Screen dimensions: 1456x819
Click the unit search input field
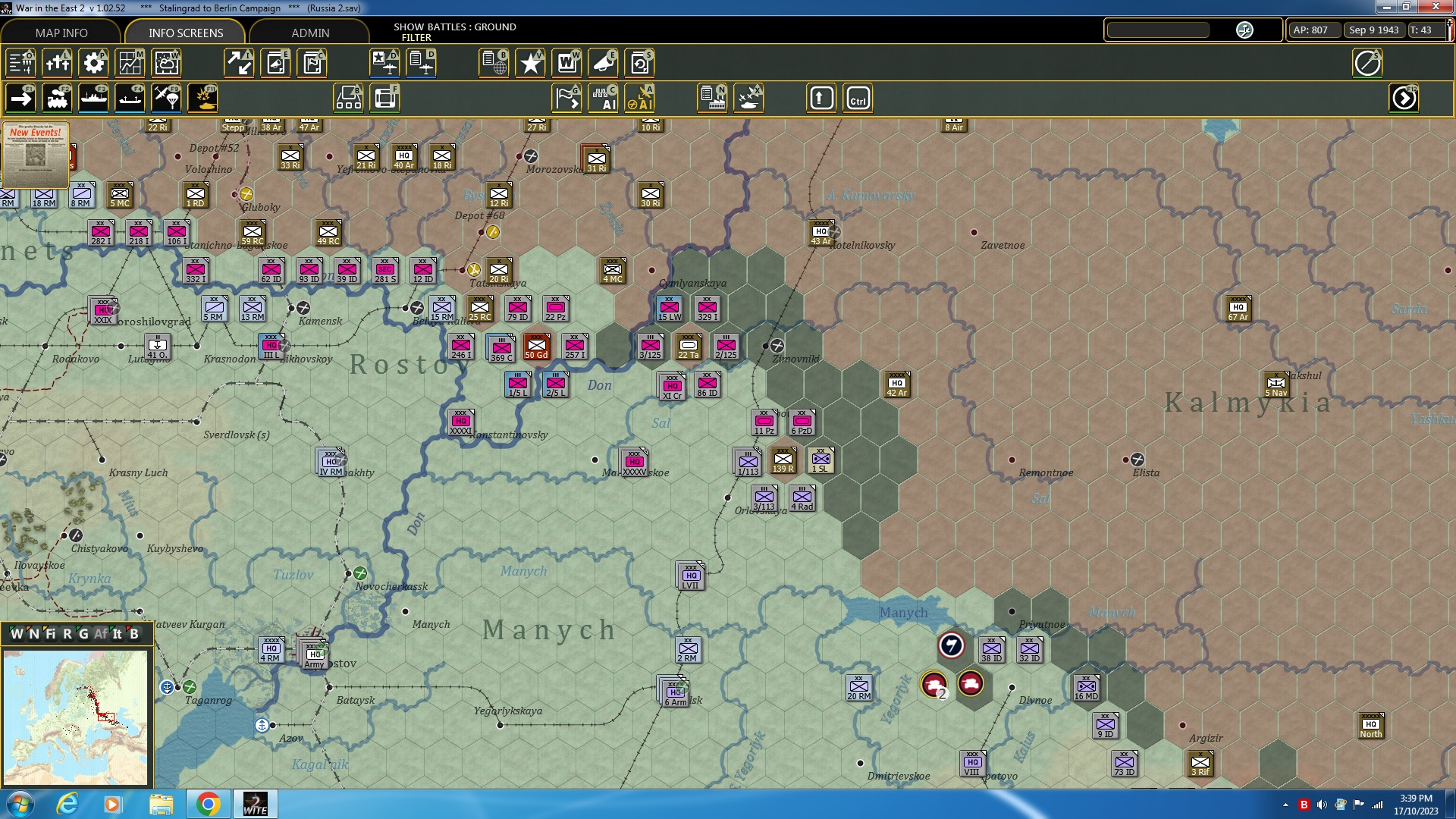pos(1158,30)
